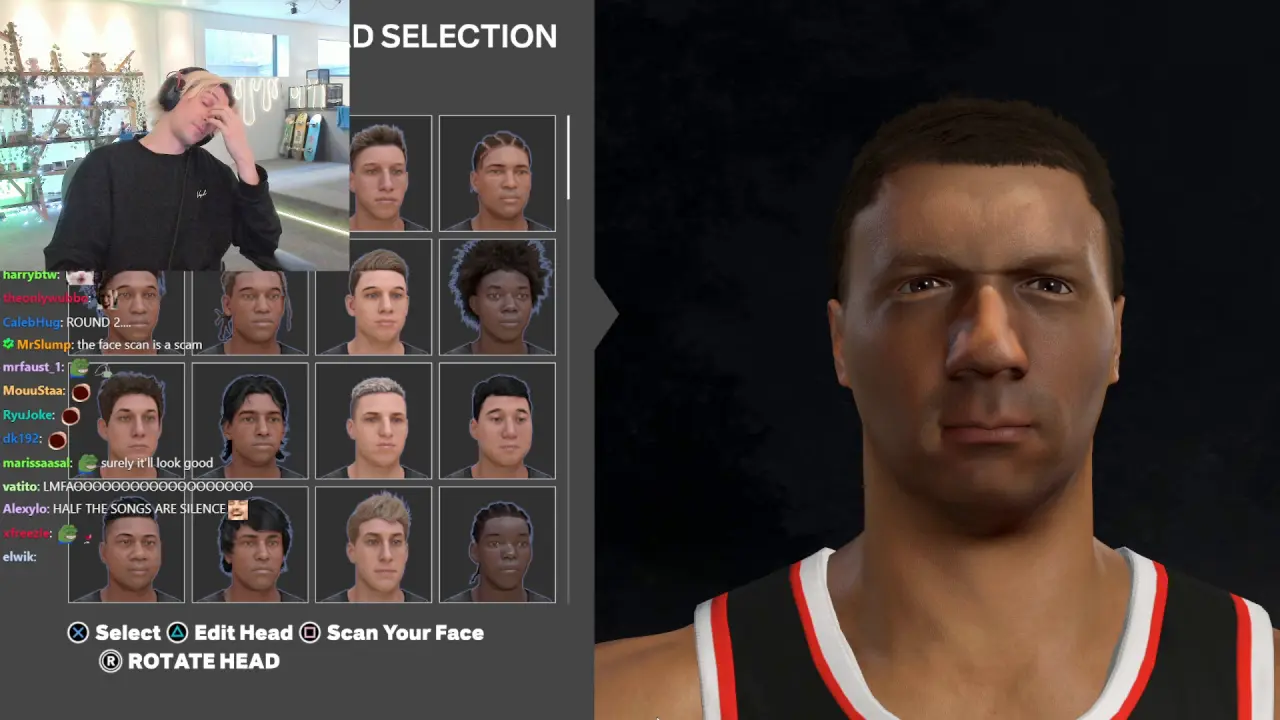Select the head with spiky blond hair
The width and height of the screenshot is (1280, 720).
tap(373, 545)
